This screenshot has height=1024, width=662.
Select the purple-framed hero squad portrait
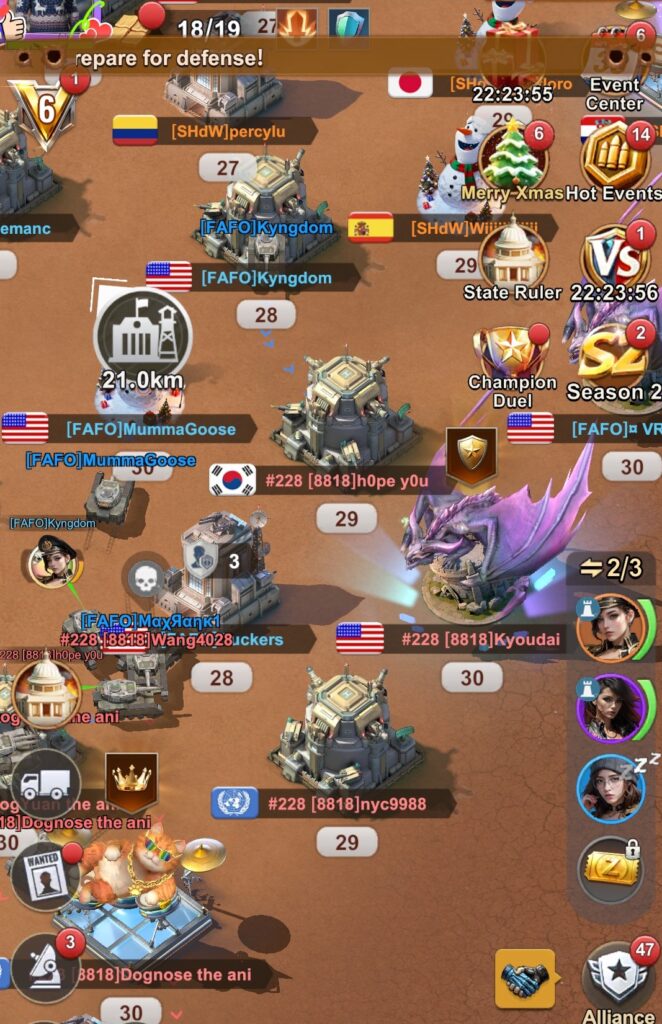tap(611, 708)
